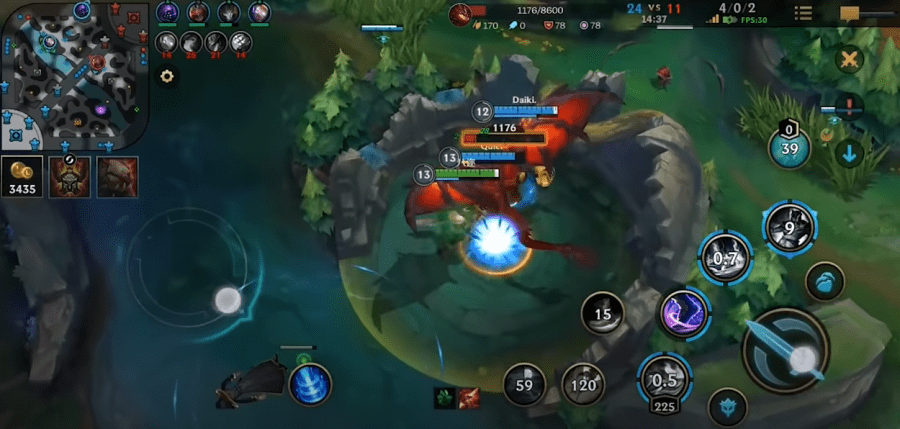900x429 pixels.
Task: Activate the ability with 9 second cooldown
Action: (789, 226)
